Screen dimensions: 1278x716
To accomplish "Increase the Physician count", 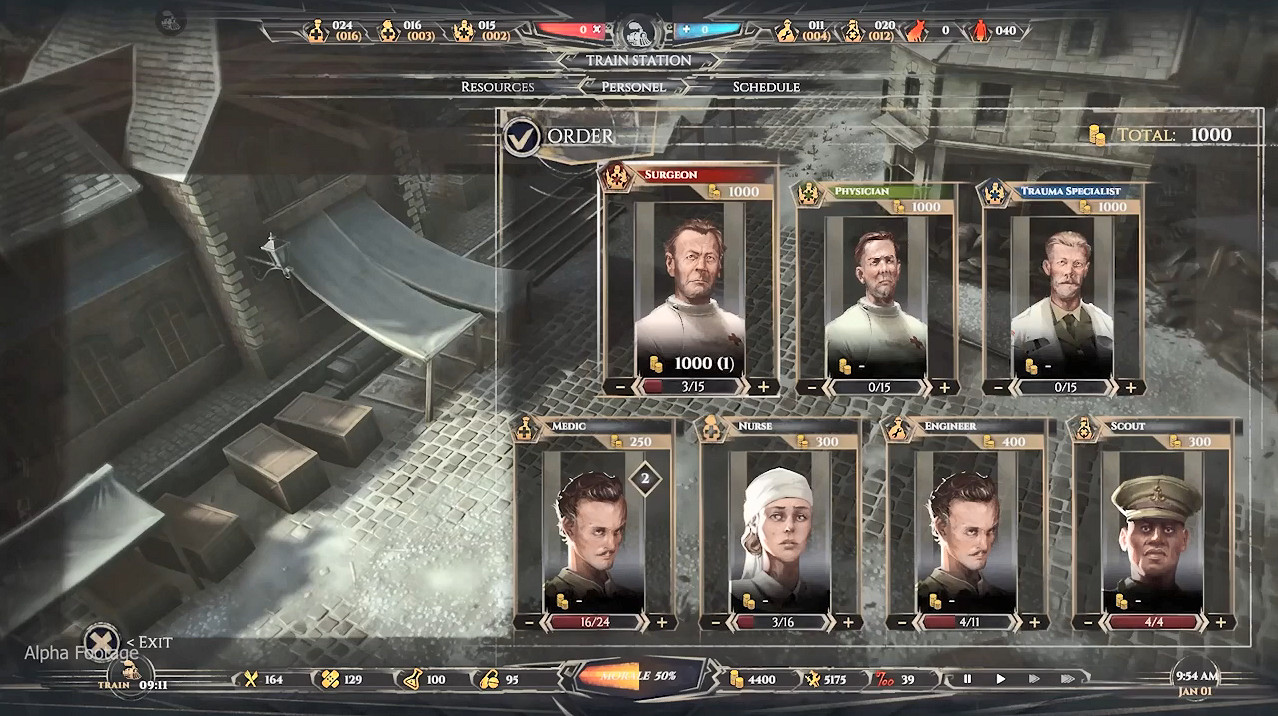I will (x=944, y=387).
